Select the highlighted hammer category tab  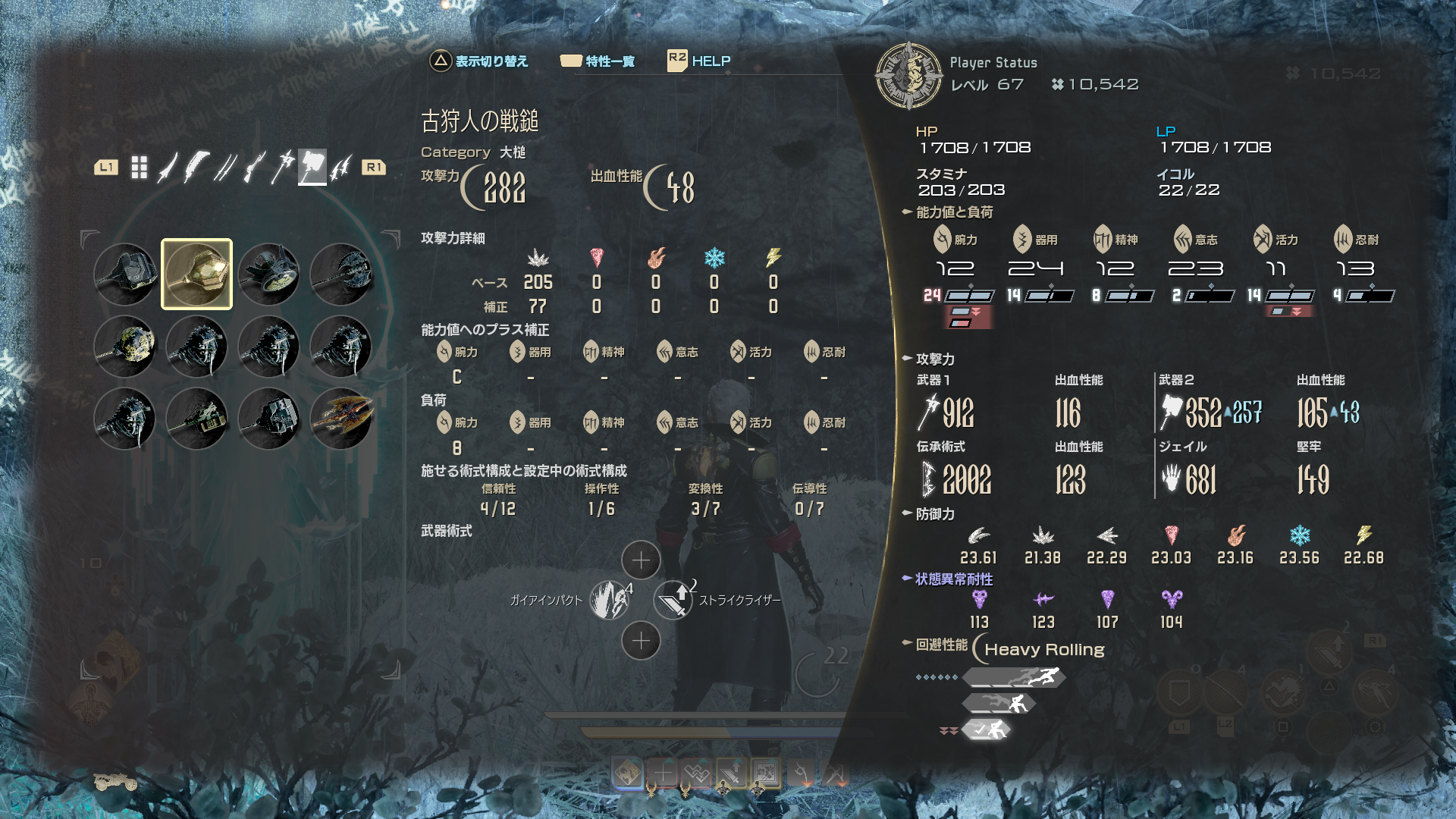312,168
